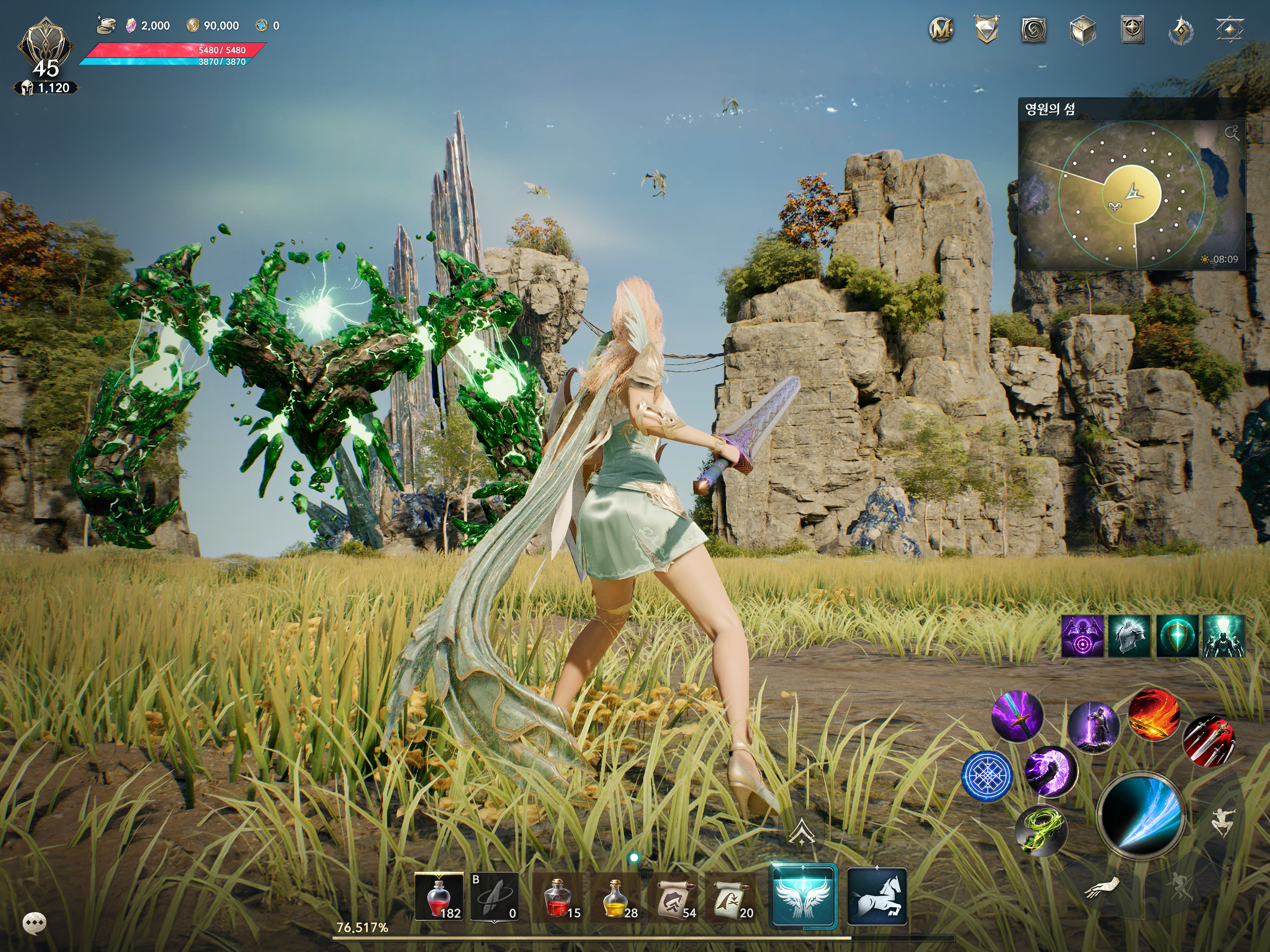
Task: Activate the glowing wings button
Action: tap(803, 896)
